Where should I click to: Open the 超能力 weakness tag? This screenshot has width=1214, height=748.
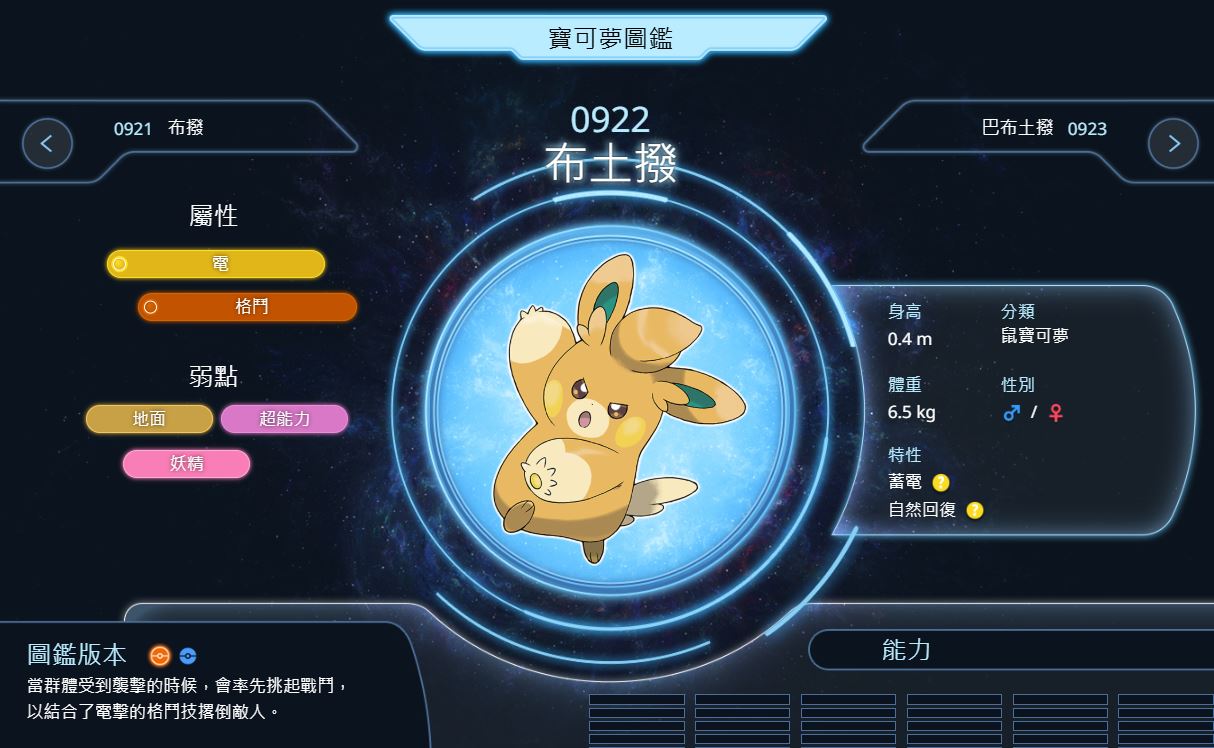284,419
